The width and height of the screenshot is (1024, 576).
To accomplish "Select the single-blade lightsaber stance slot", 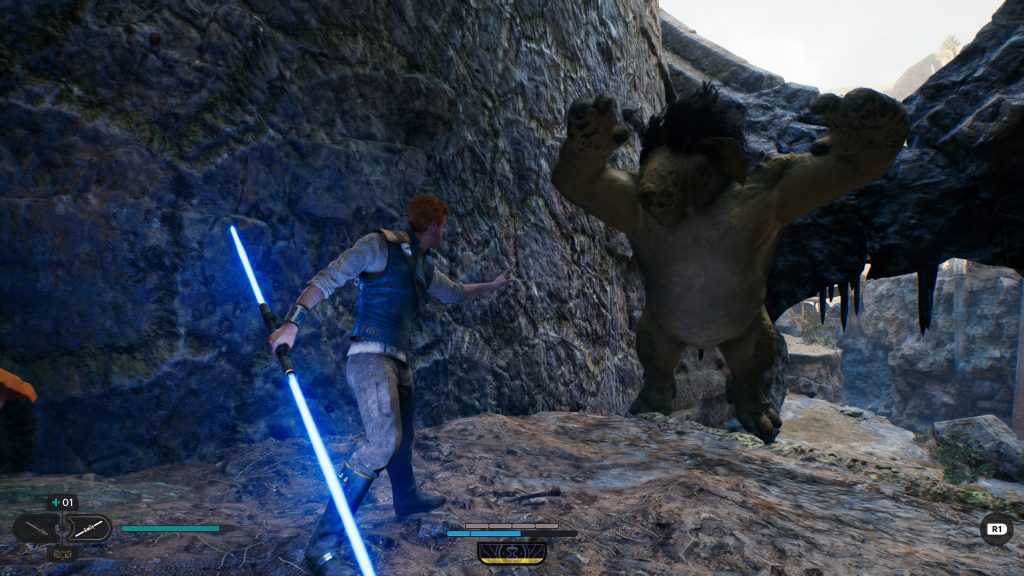I will click(x=35, y=528).
